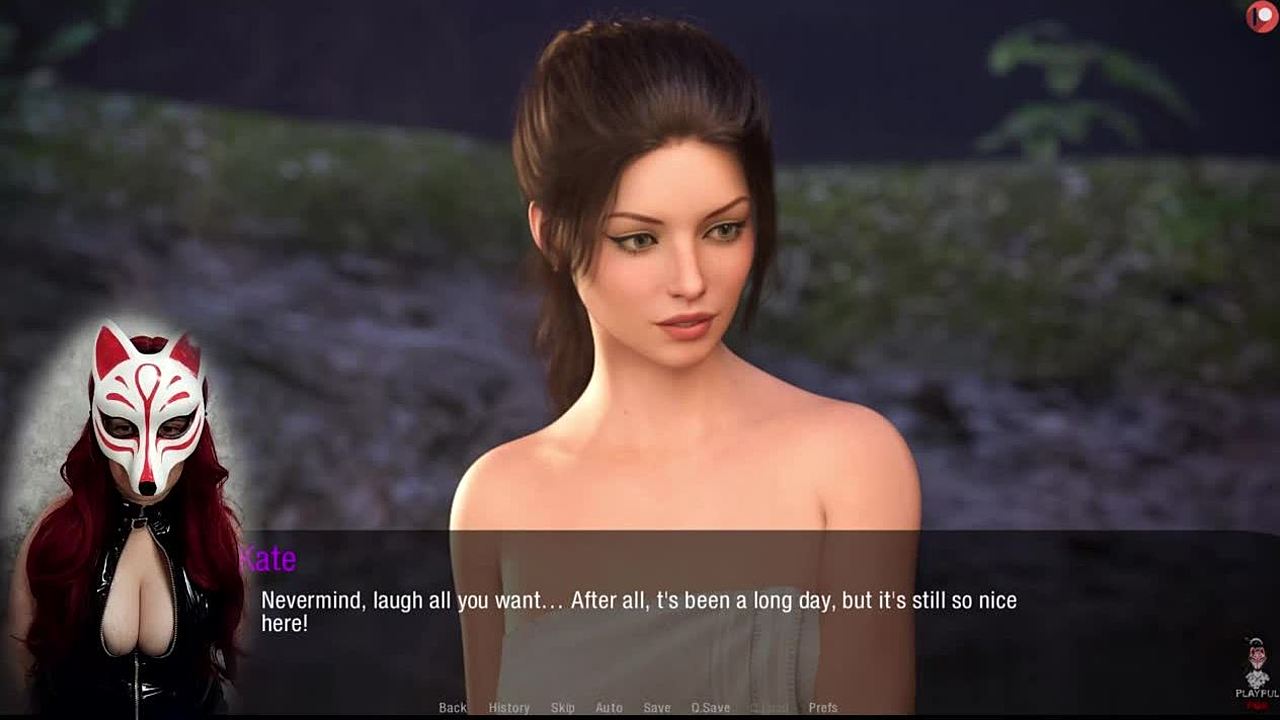Advance Kate's dialogue text box
This screenshot has width=1280, height=720.
(x=640, y=612)
